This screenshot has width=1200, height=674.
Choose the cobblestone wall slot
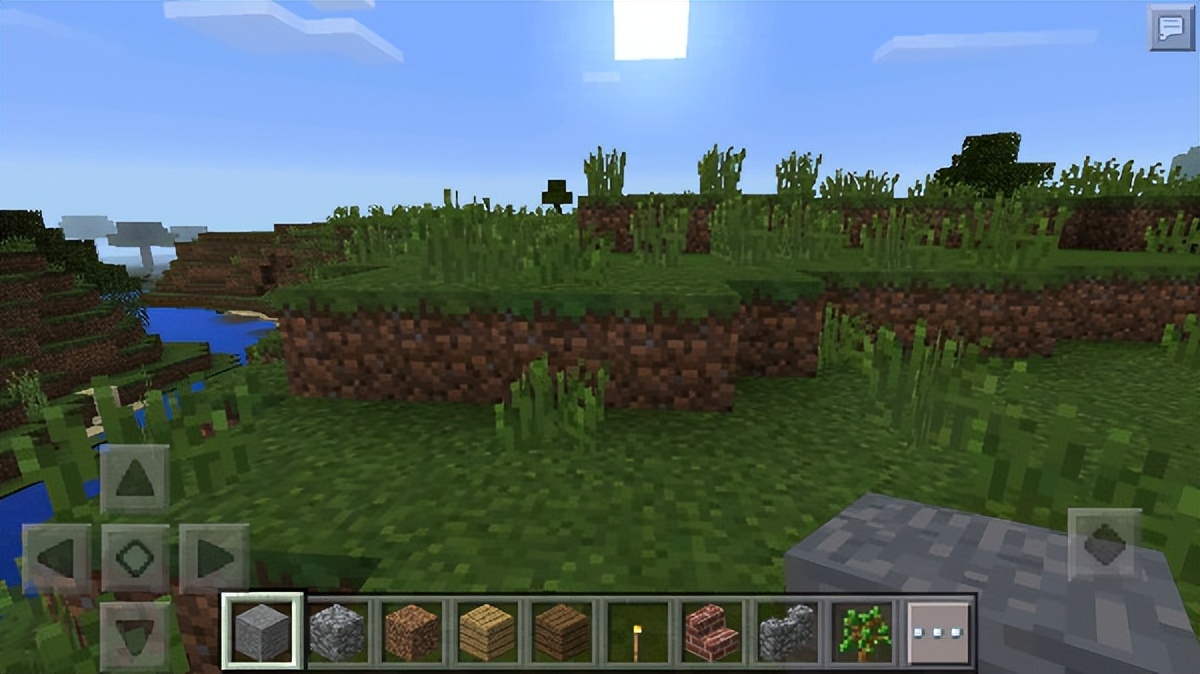tap(787, 633)
